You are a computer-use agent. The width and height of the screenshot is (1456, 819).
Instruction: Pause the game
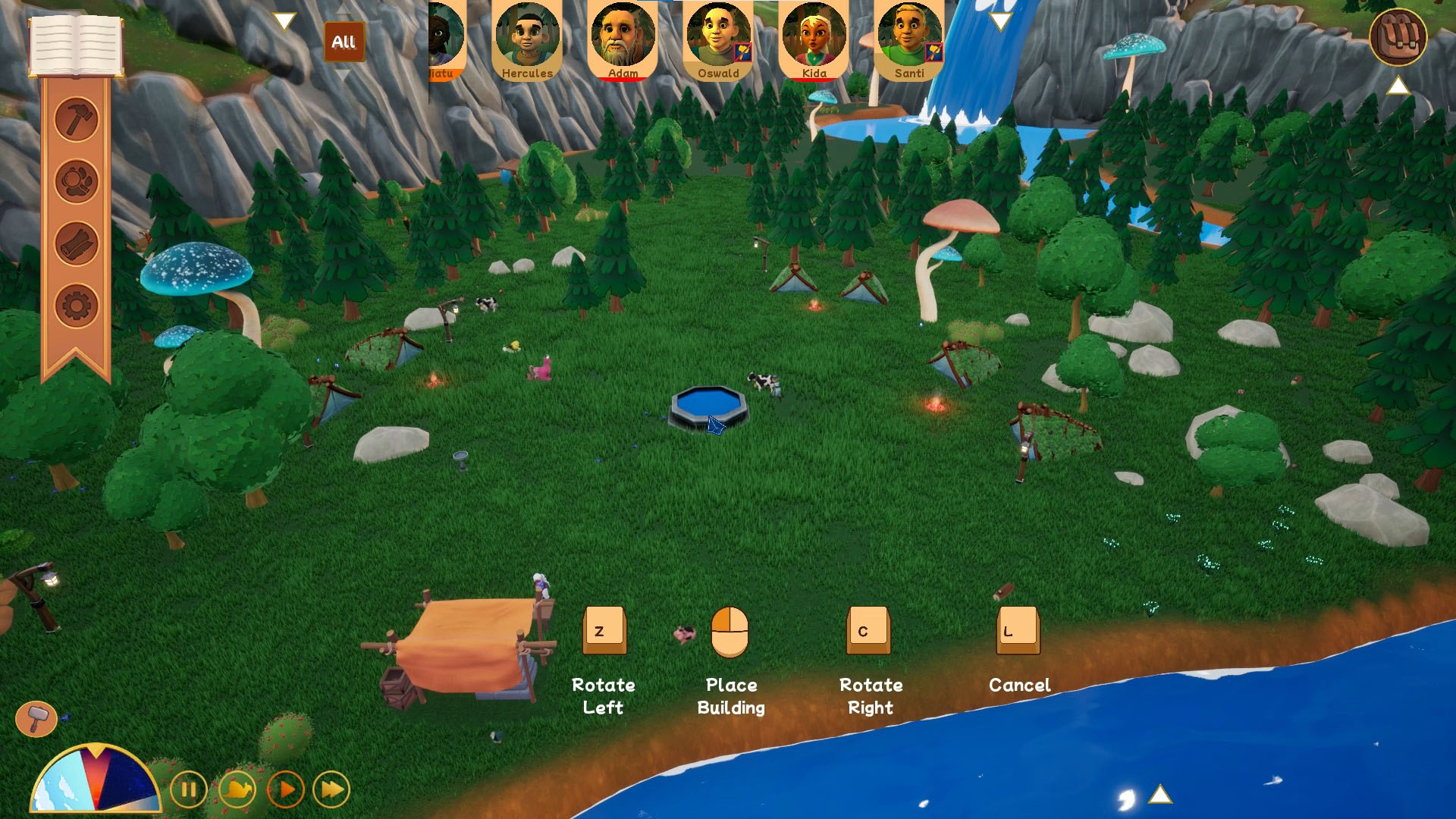pyautogui.click(x=188, y=790)
